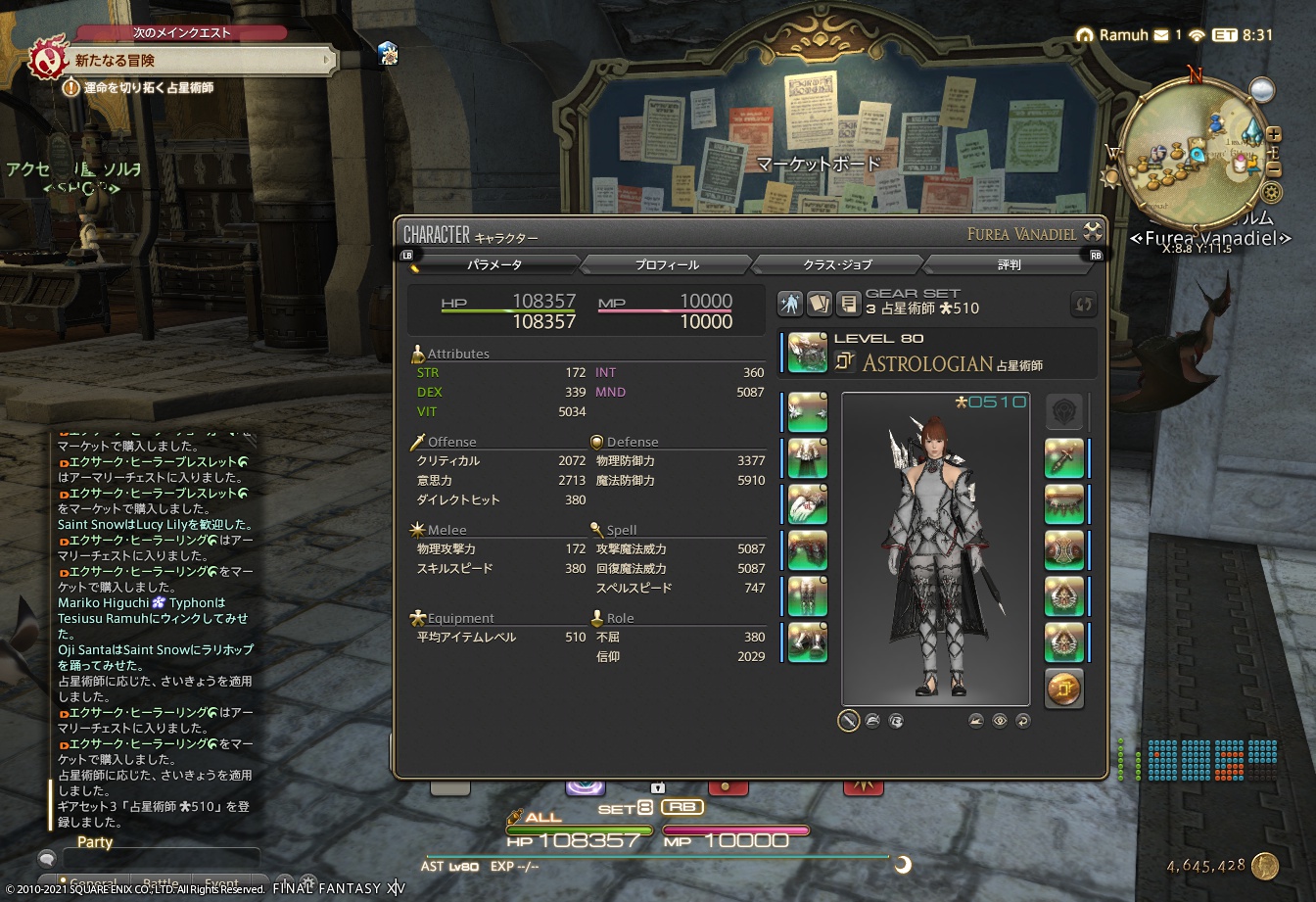Click the Battle chat filter button
The width and height of the screenshot is (1316, 902).
click(162, 882)
